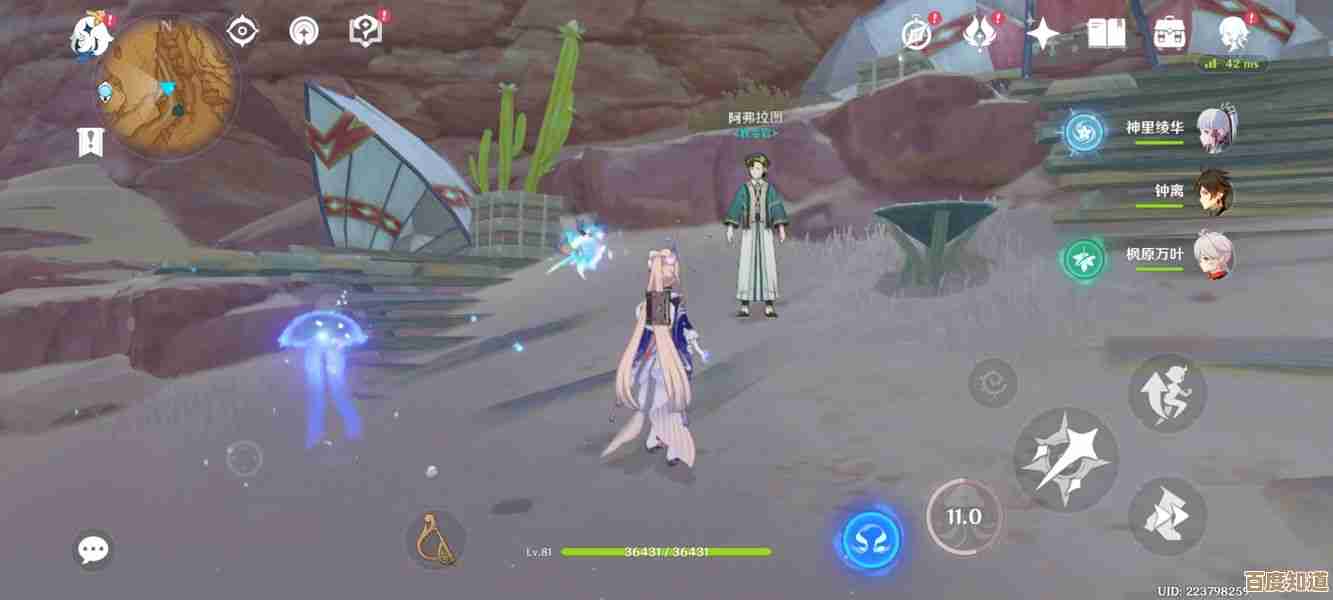Switch to party member 神里绫华

pyautogui.click(x=1215, y=130)
